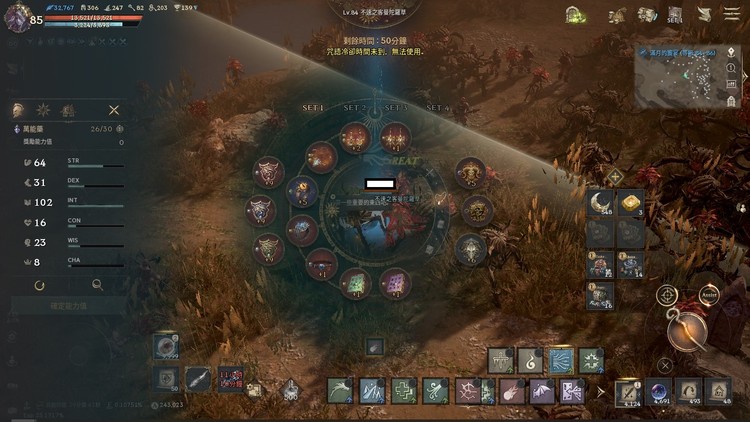This screenshot has width=750, height=422.
Task: Use the green cross healing skill
Action: [403, 390]
